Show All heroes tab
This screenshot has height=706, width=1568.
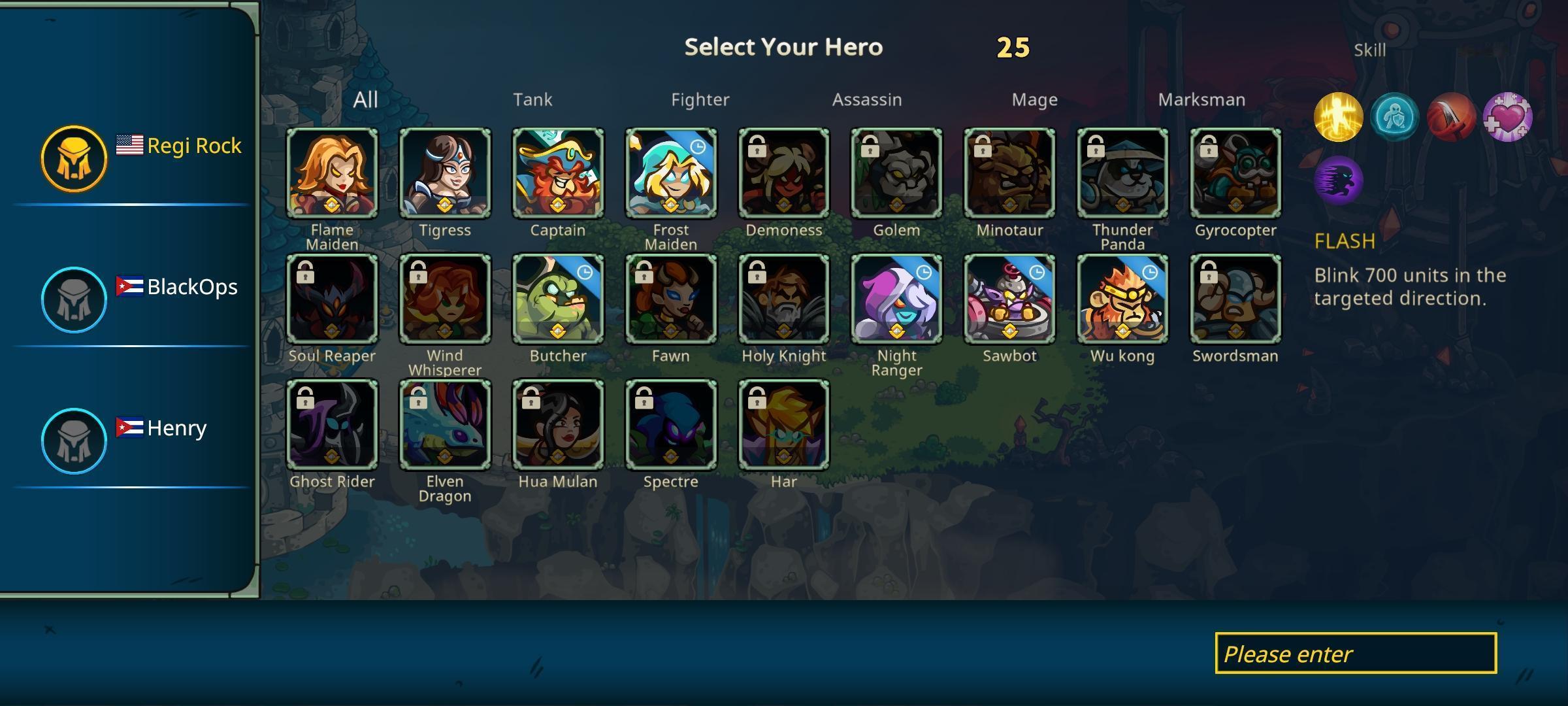[365, 99]
